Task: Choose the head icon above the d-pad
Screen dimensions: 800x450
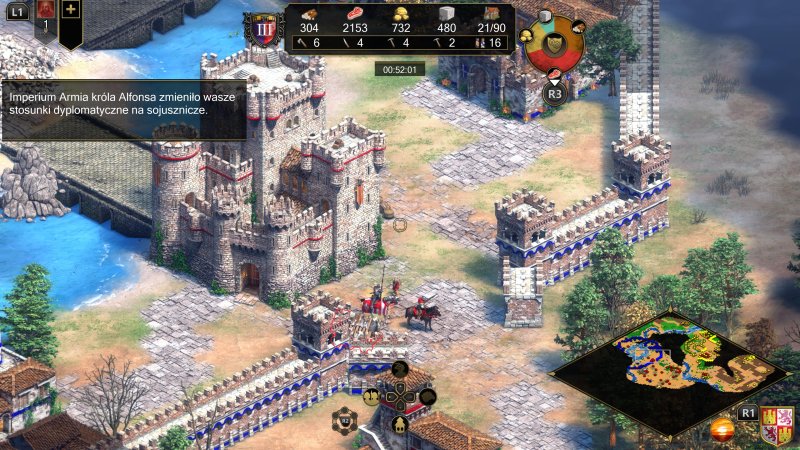Action: [x=399, y=369]
